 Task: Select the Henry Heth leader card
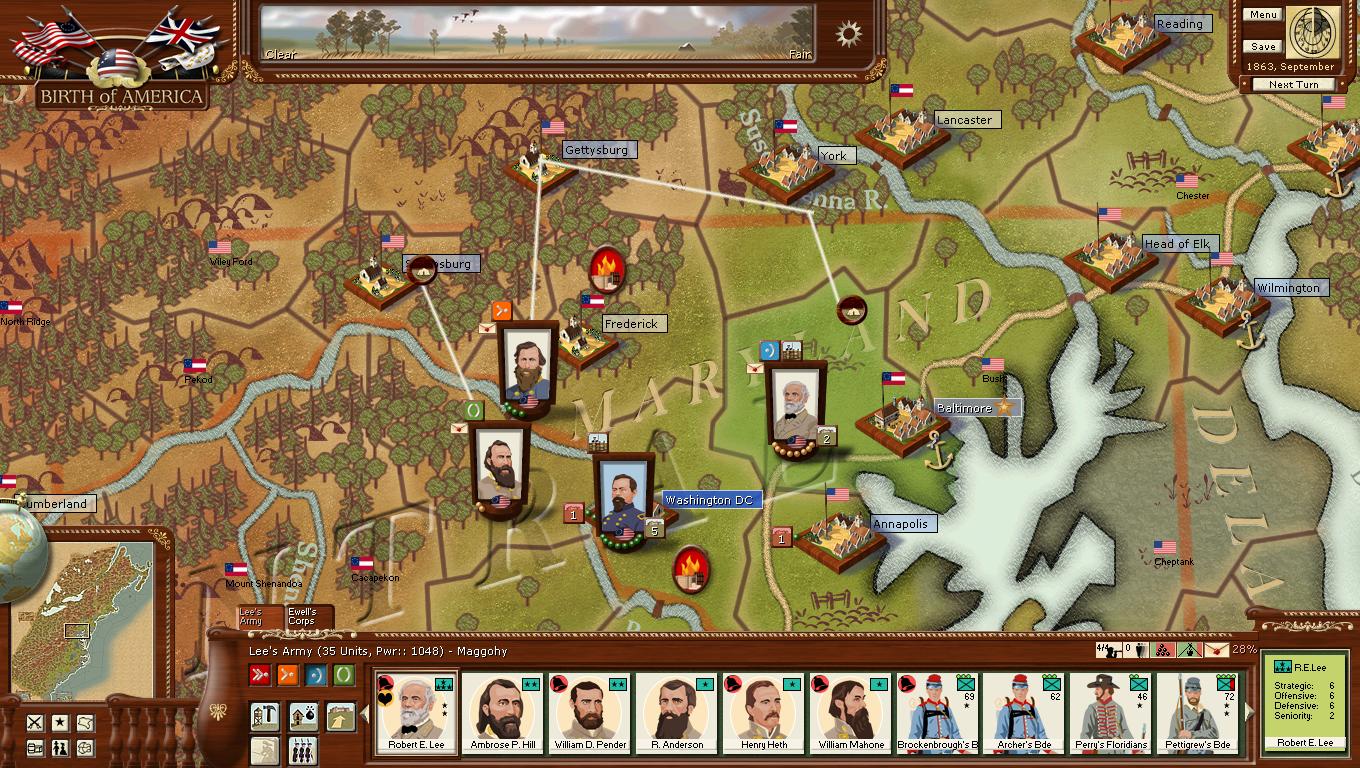pos(763,712)
